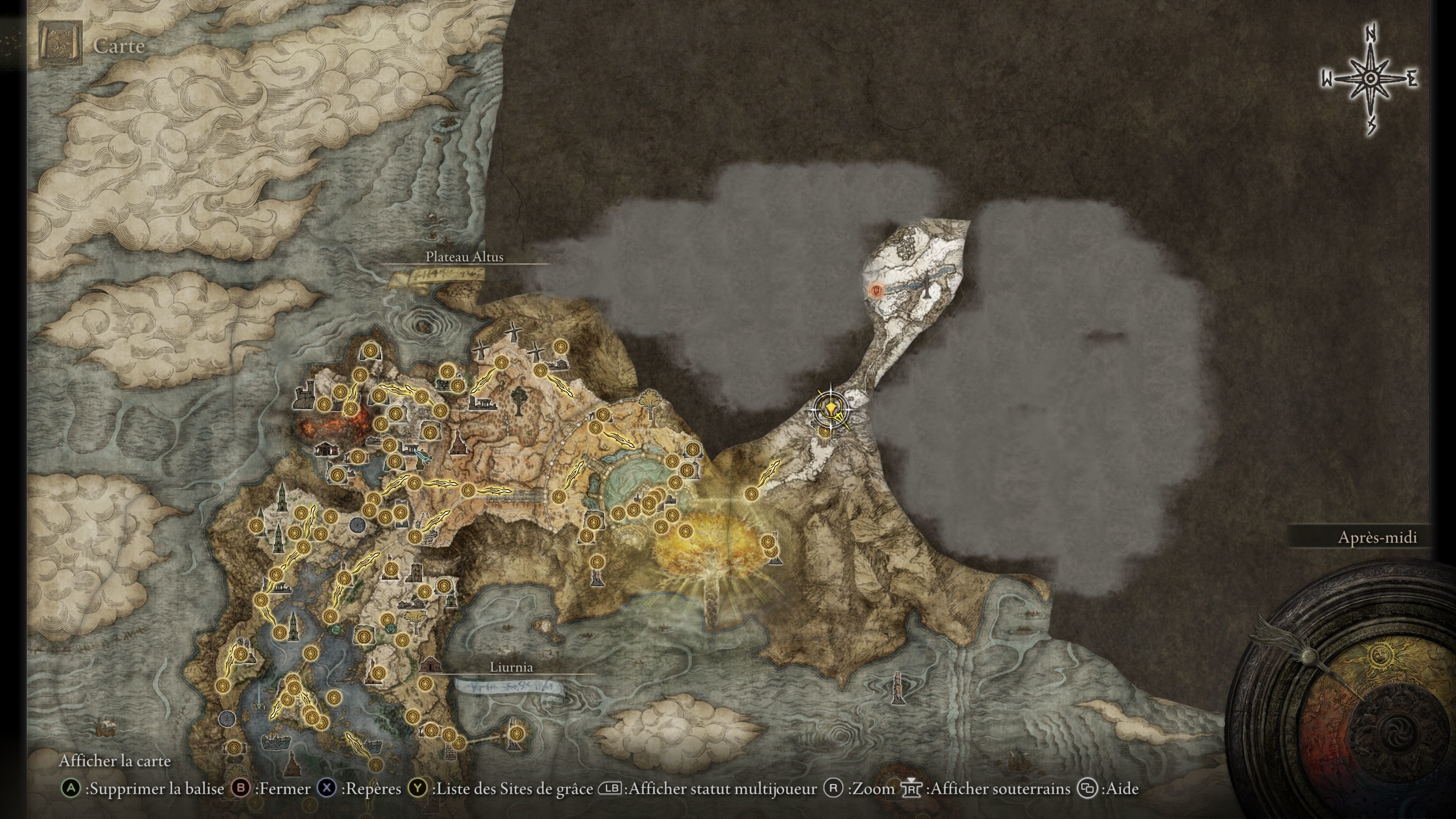Click the compass rose

[x=1370, y=79]
